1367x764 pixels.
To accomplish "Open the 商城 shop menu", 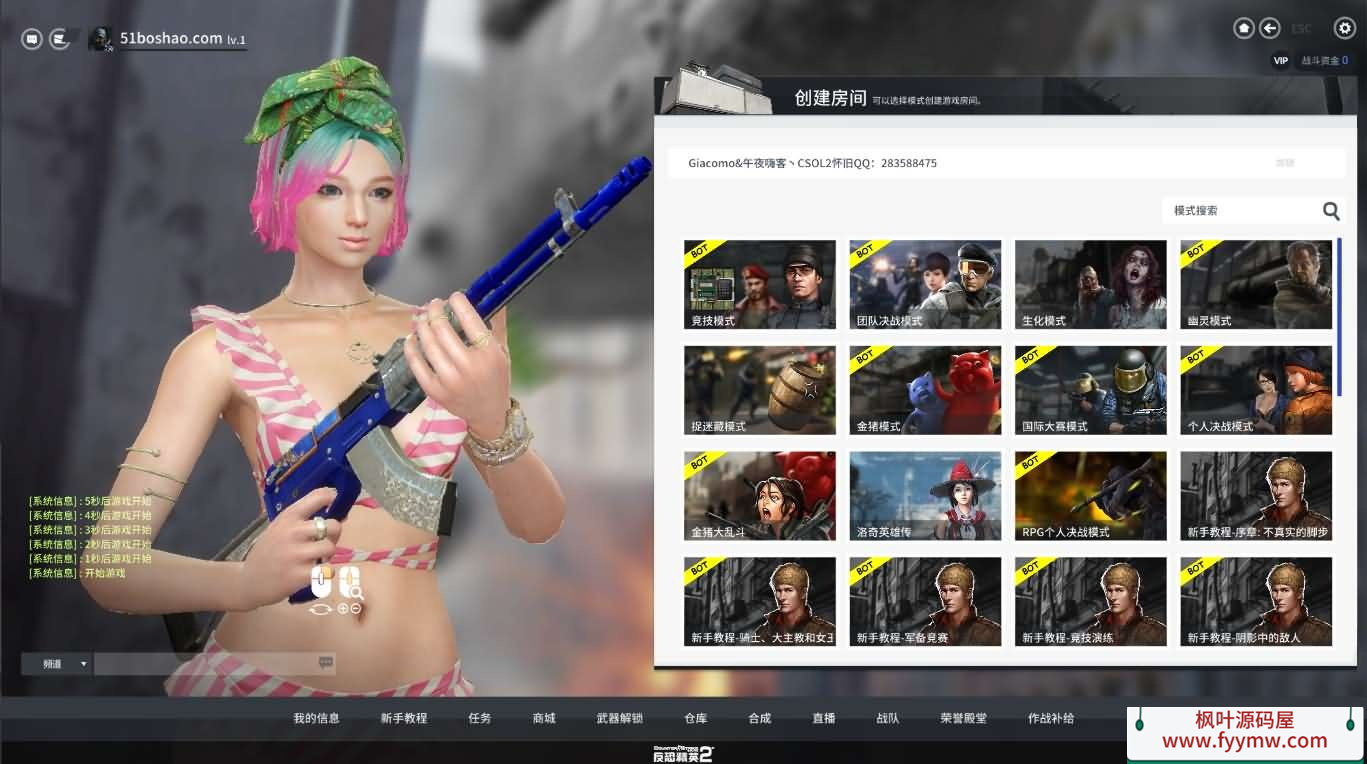I will pyautogui.click(x=544, y=718).
